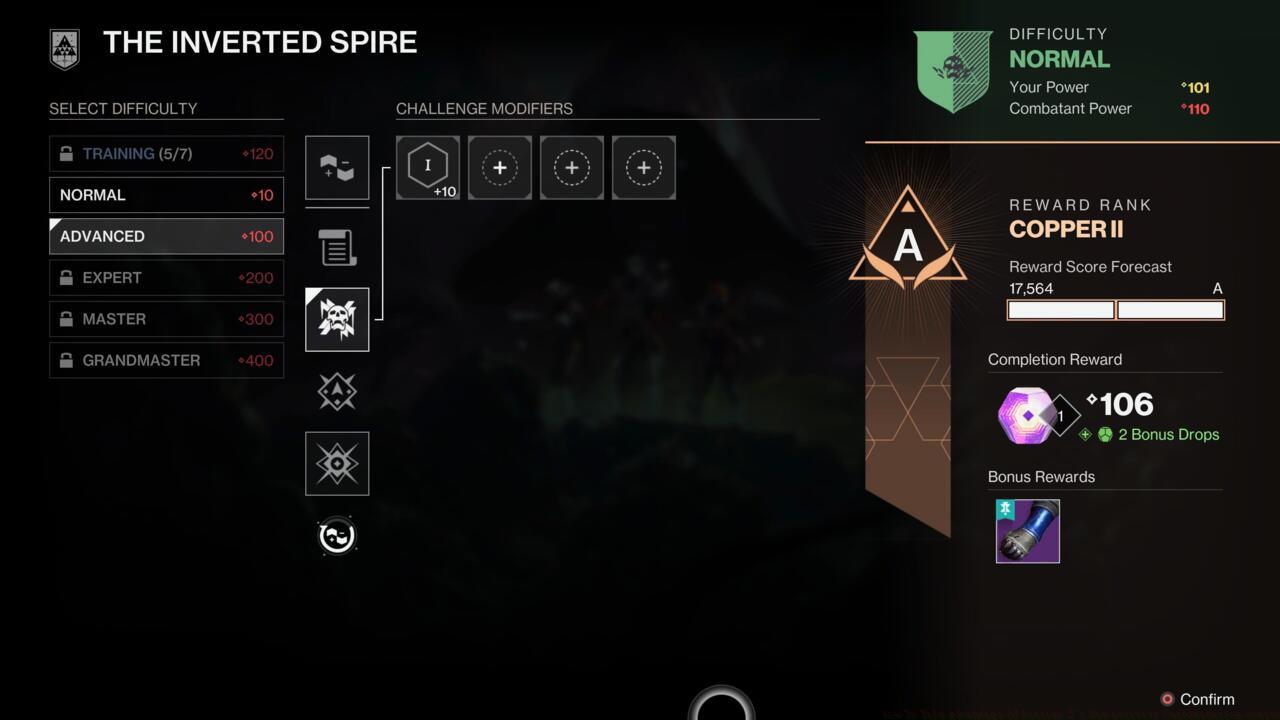This screenshot has width=1280, height=720.
Task: Open the third empty modifier slot
Action: click(x=643, y=167)
